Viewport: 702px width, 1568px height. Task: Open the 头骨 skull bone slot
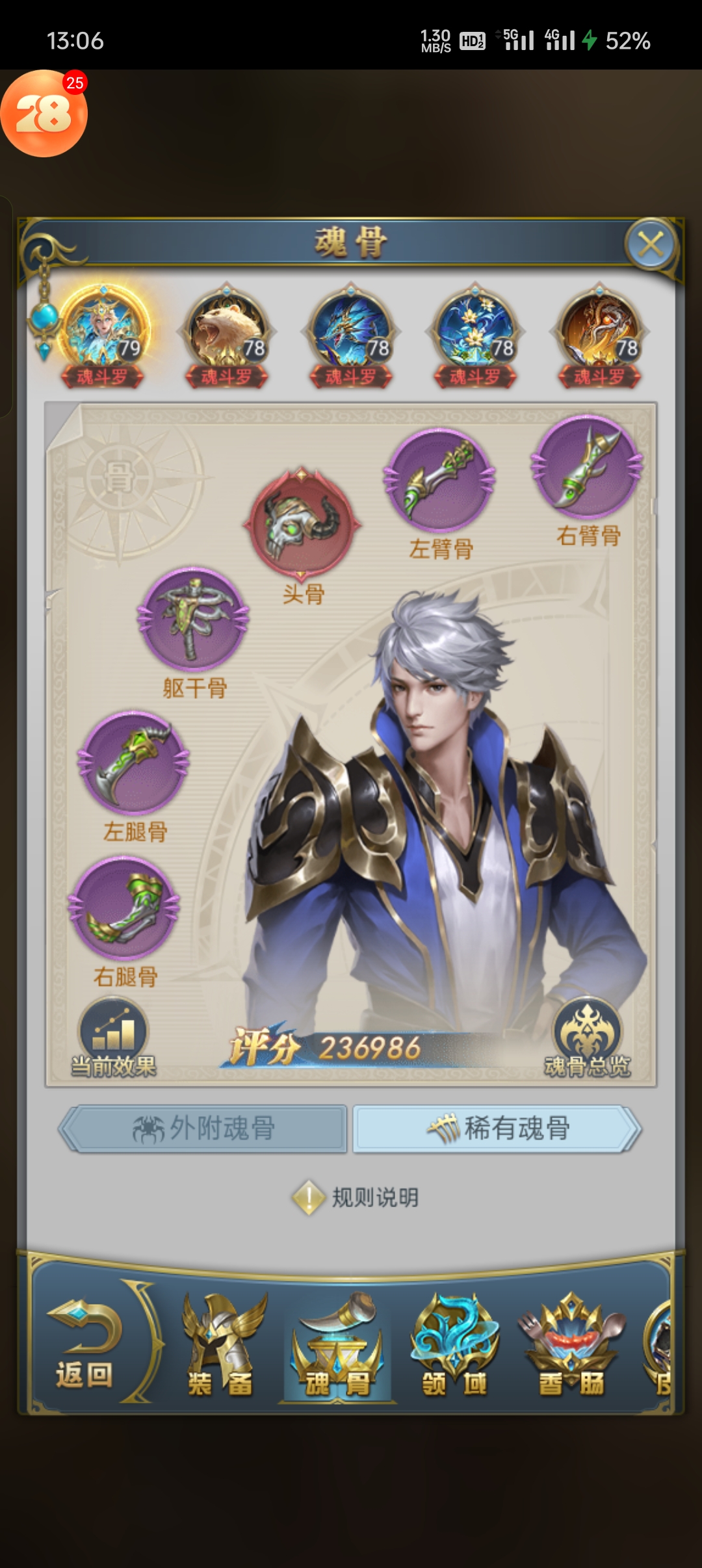click(302, 521)
